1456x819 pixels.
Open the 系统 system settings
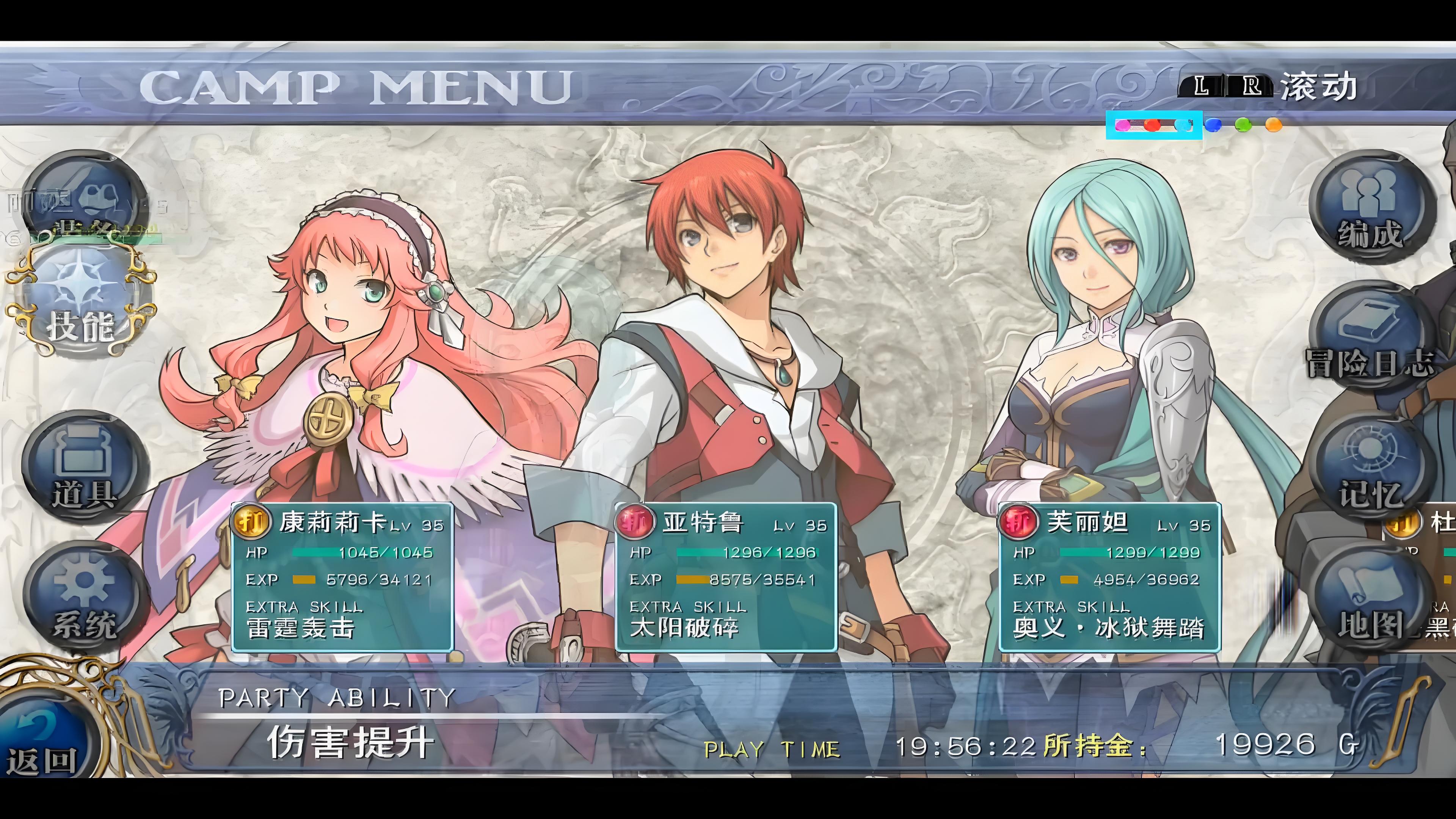click(85, 596)
